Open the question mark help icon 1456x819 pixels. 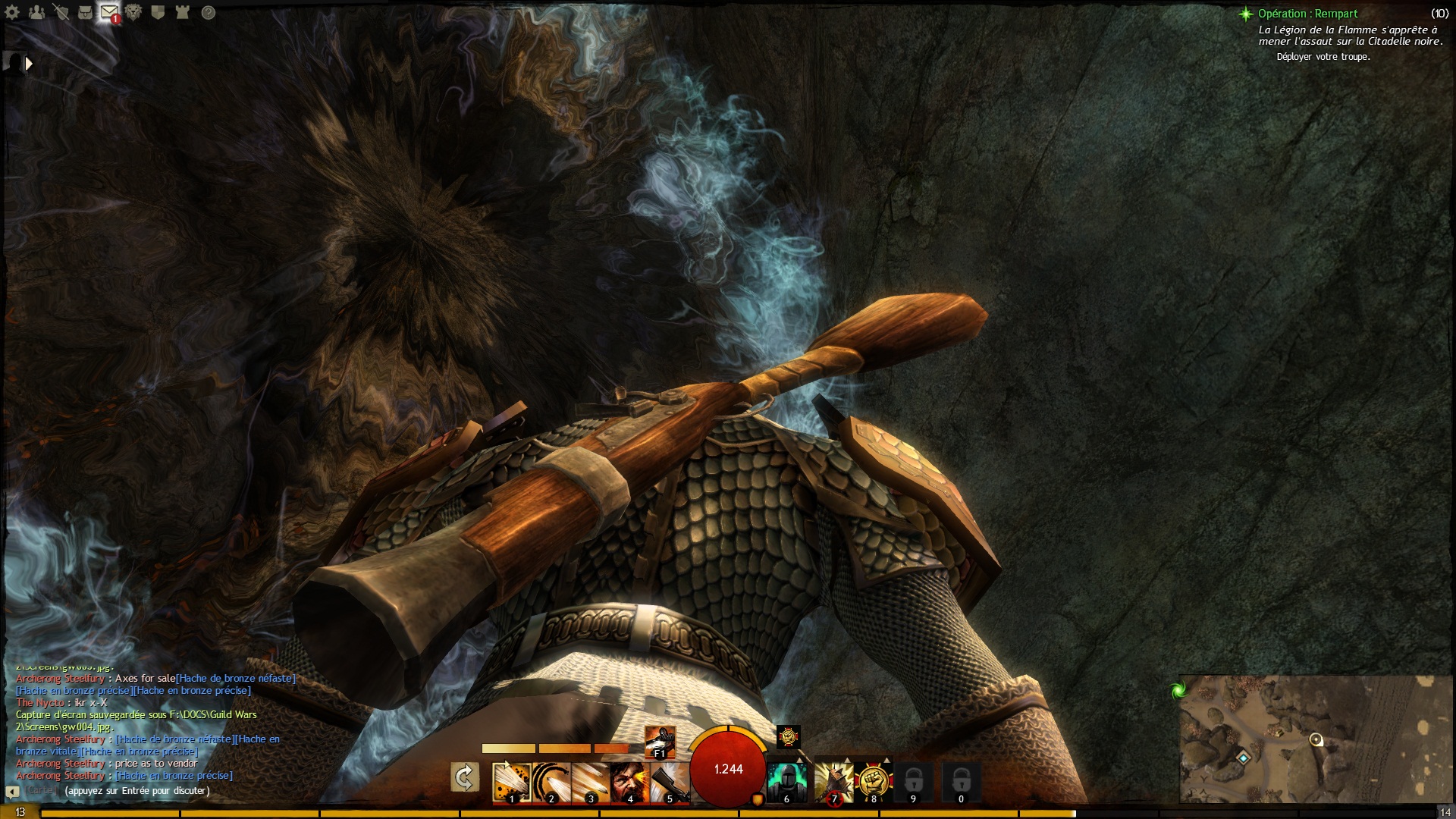(209, 12)
